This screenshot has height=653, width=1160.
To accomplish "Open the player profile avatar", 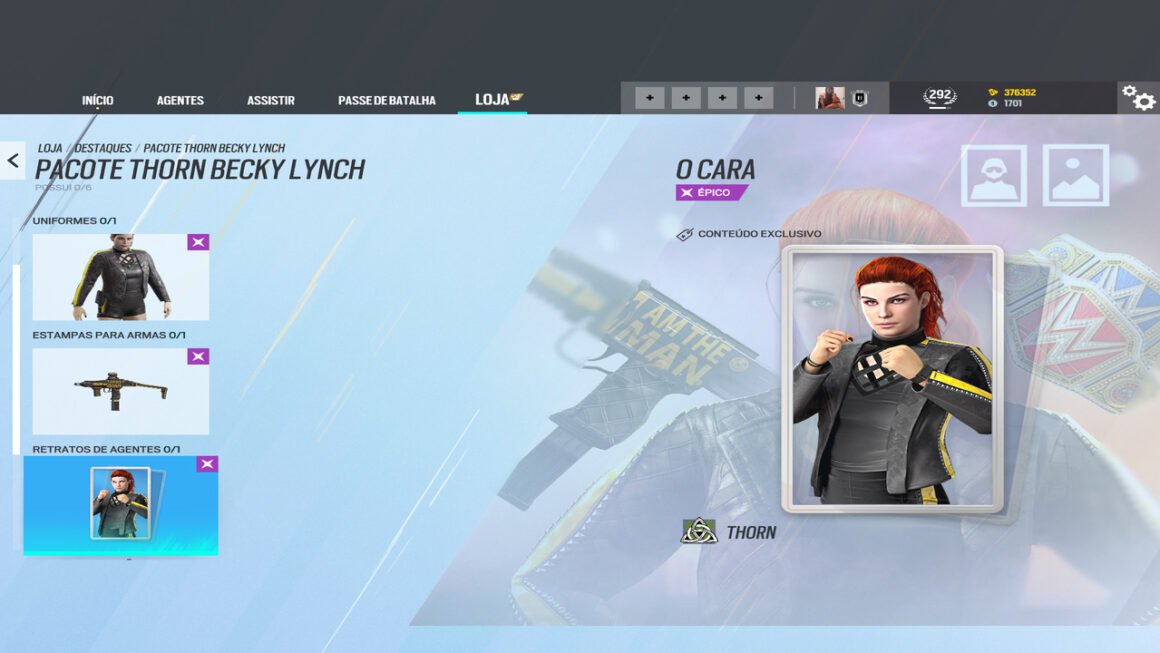I will (x=829, y=98).
